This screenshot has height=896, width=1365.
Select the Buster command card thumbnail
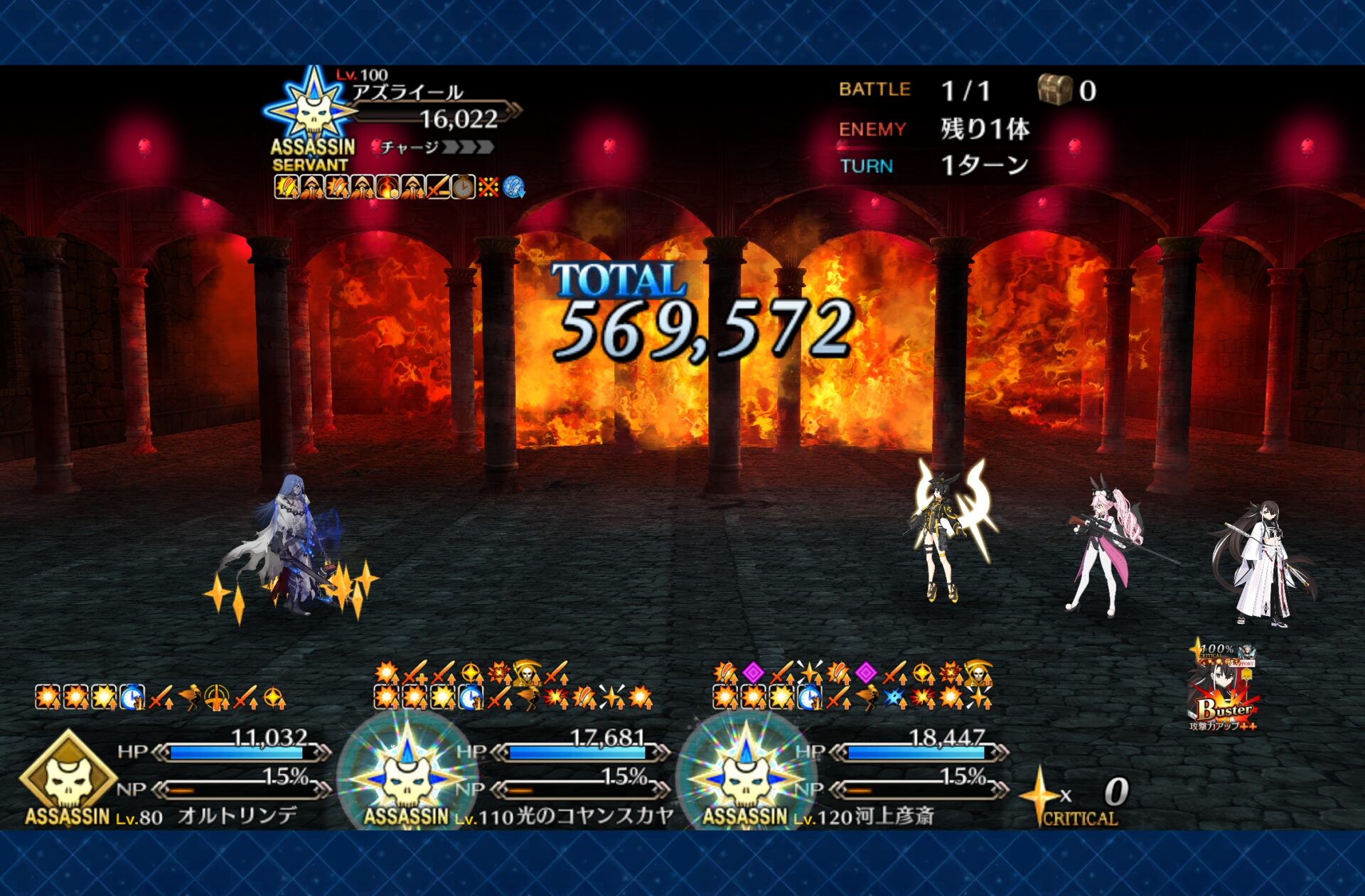click(x=1224, y=689)
